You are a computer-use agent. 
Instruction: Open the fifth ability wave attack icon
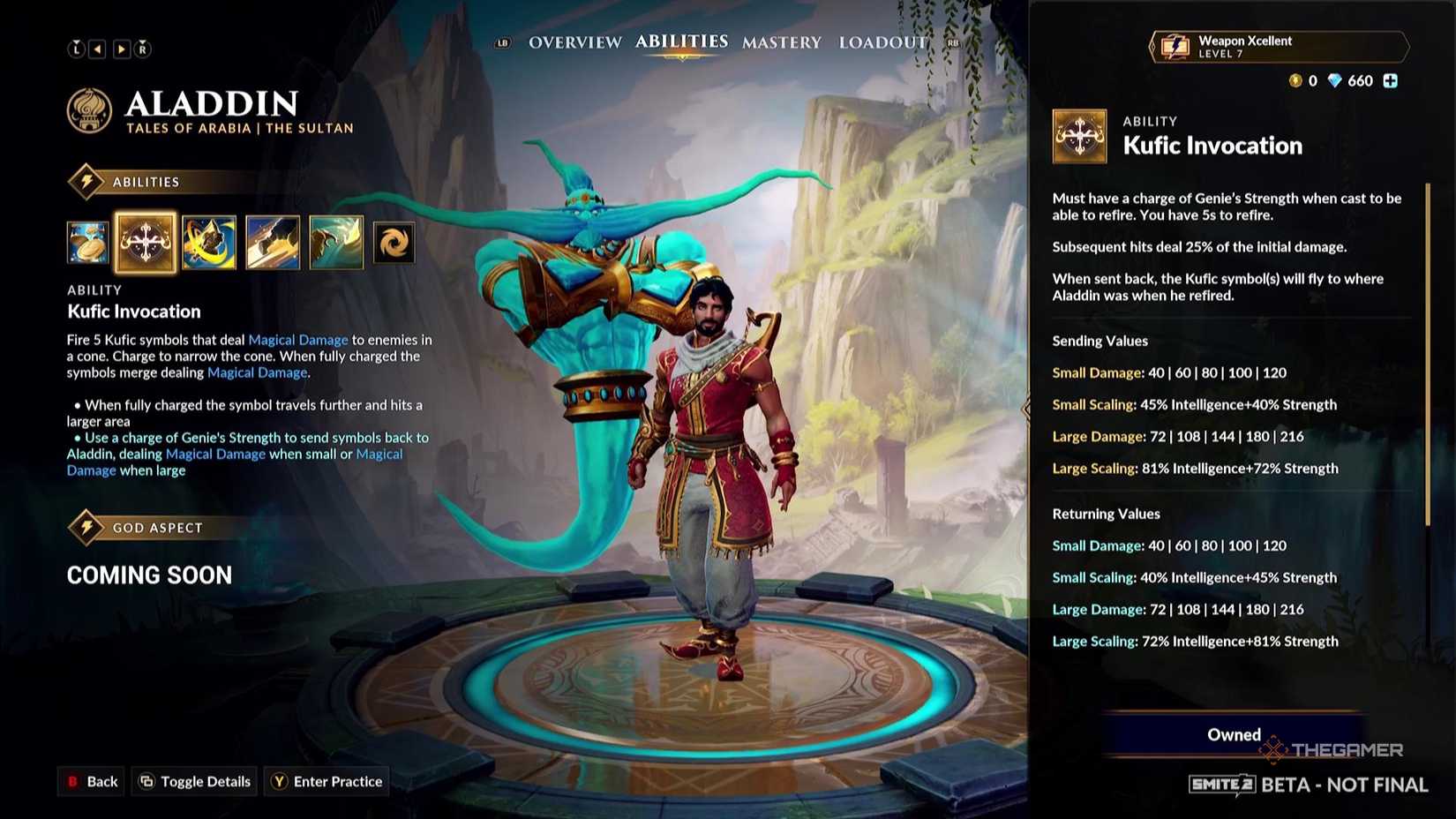point(336,242)
